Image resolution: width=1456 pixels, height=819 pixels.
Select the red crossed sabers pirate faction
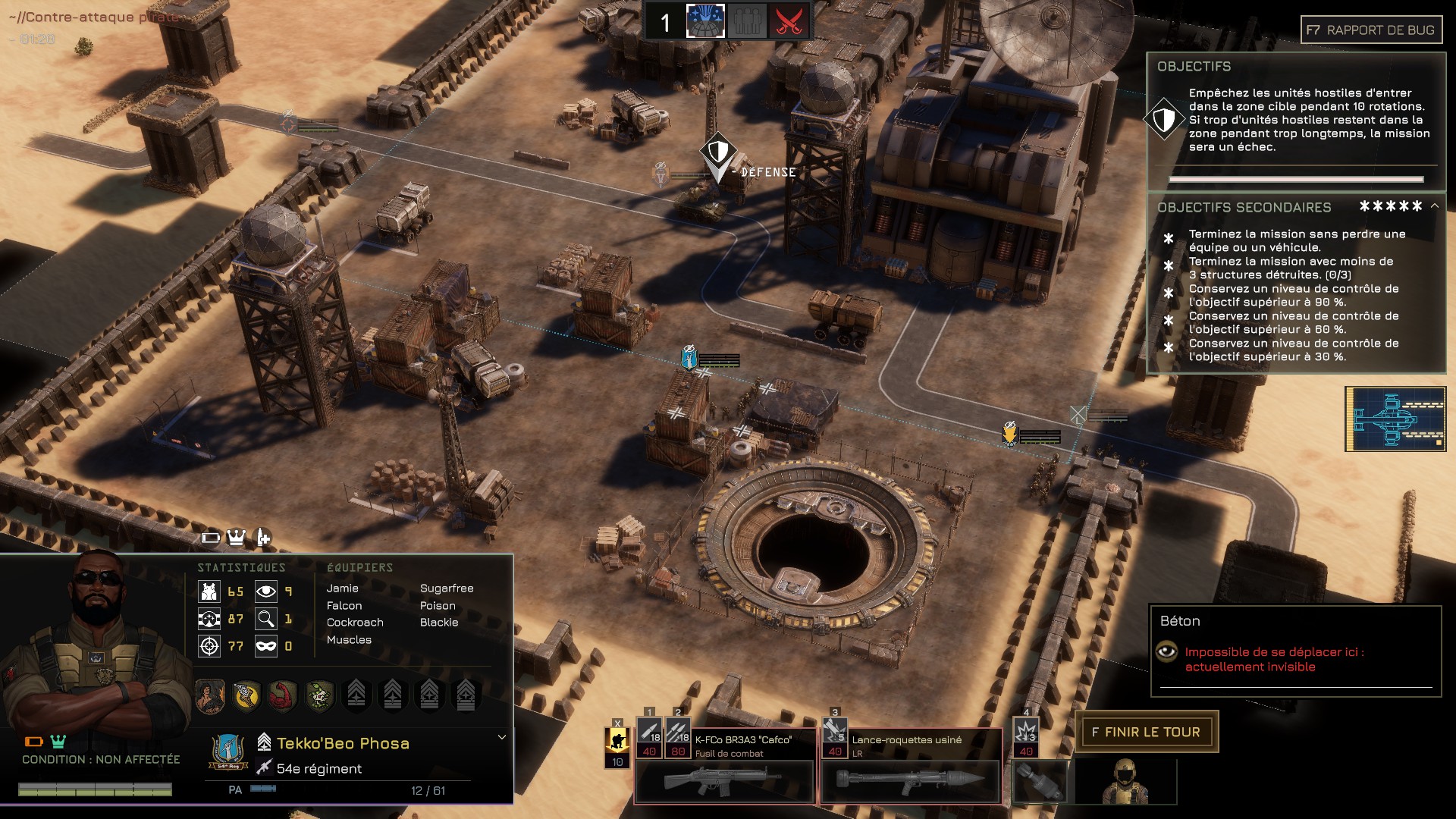click(x=789, y=21)
